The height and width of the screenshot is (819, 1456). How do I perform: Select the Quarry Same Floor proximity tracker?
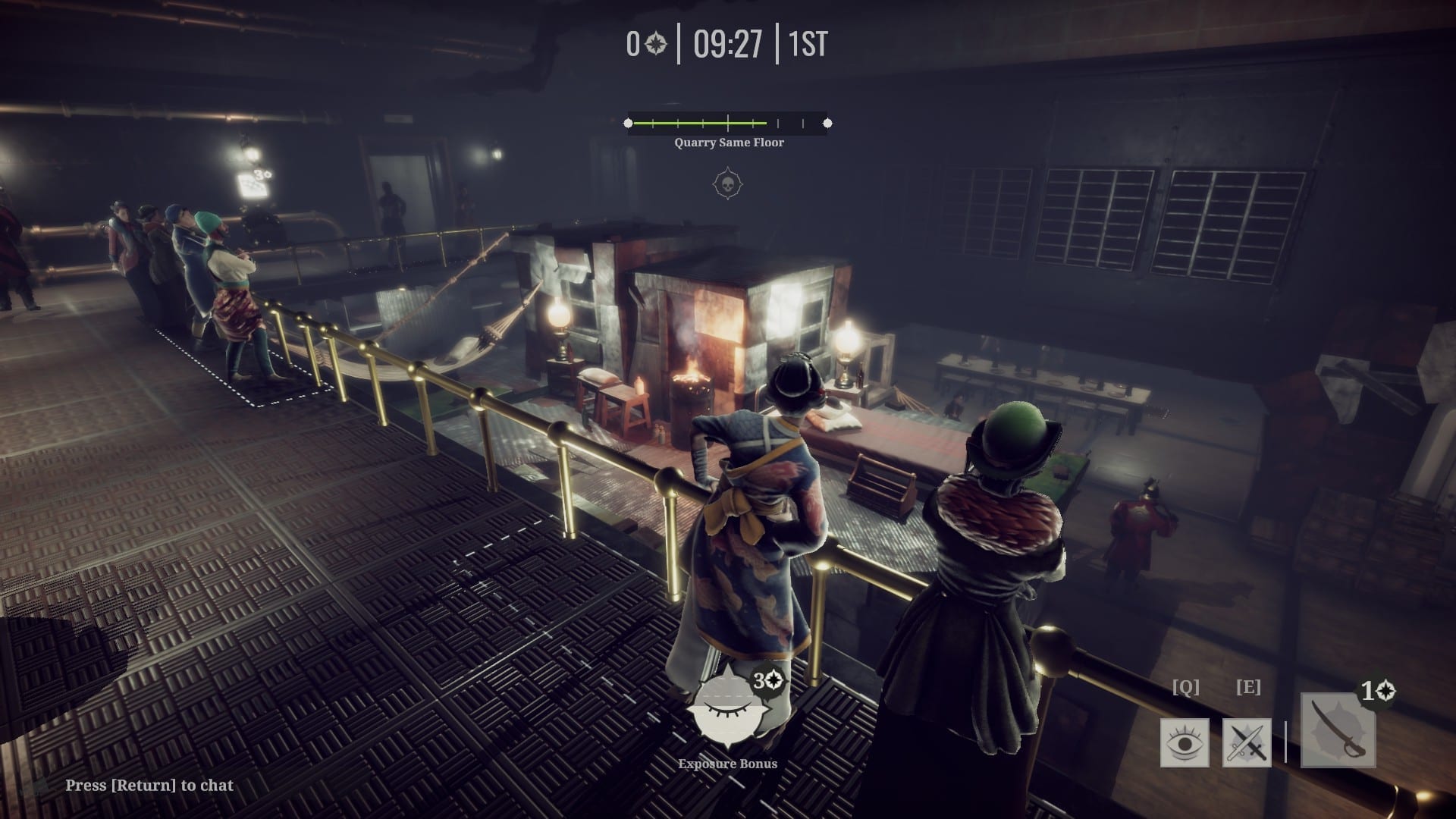click(728, 123)
